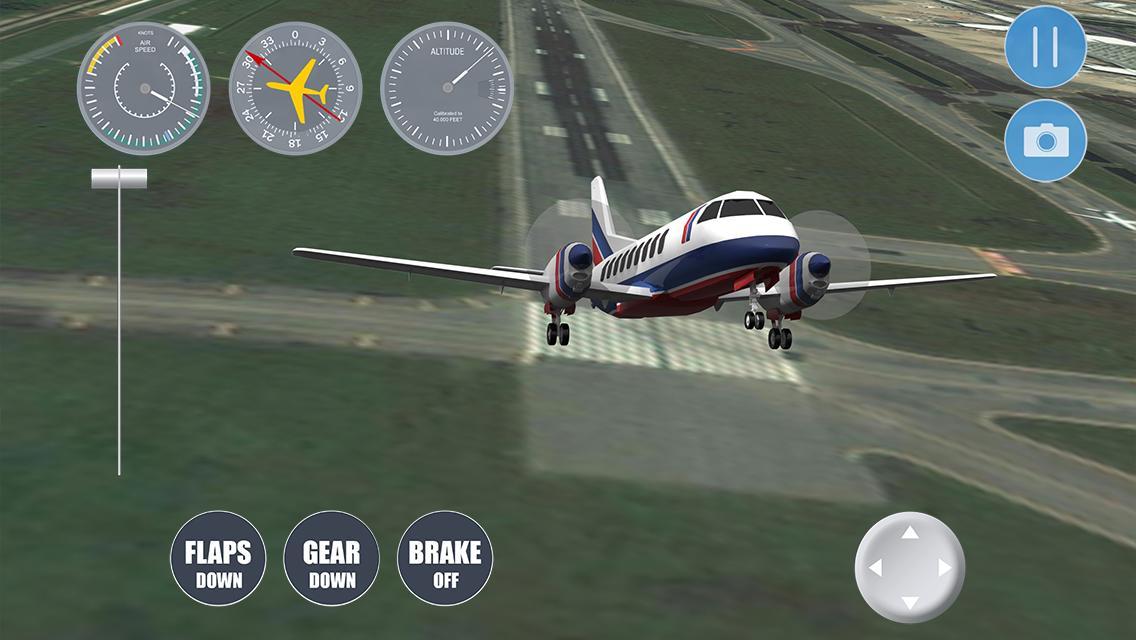Toggle the Gear Down button
The width and height of the screenshot is (1136, 640).
tap(331, 558)
